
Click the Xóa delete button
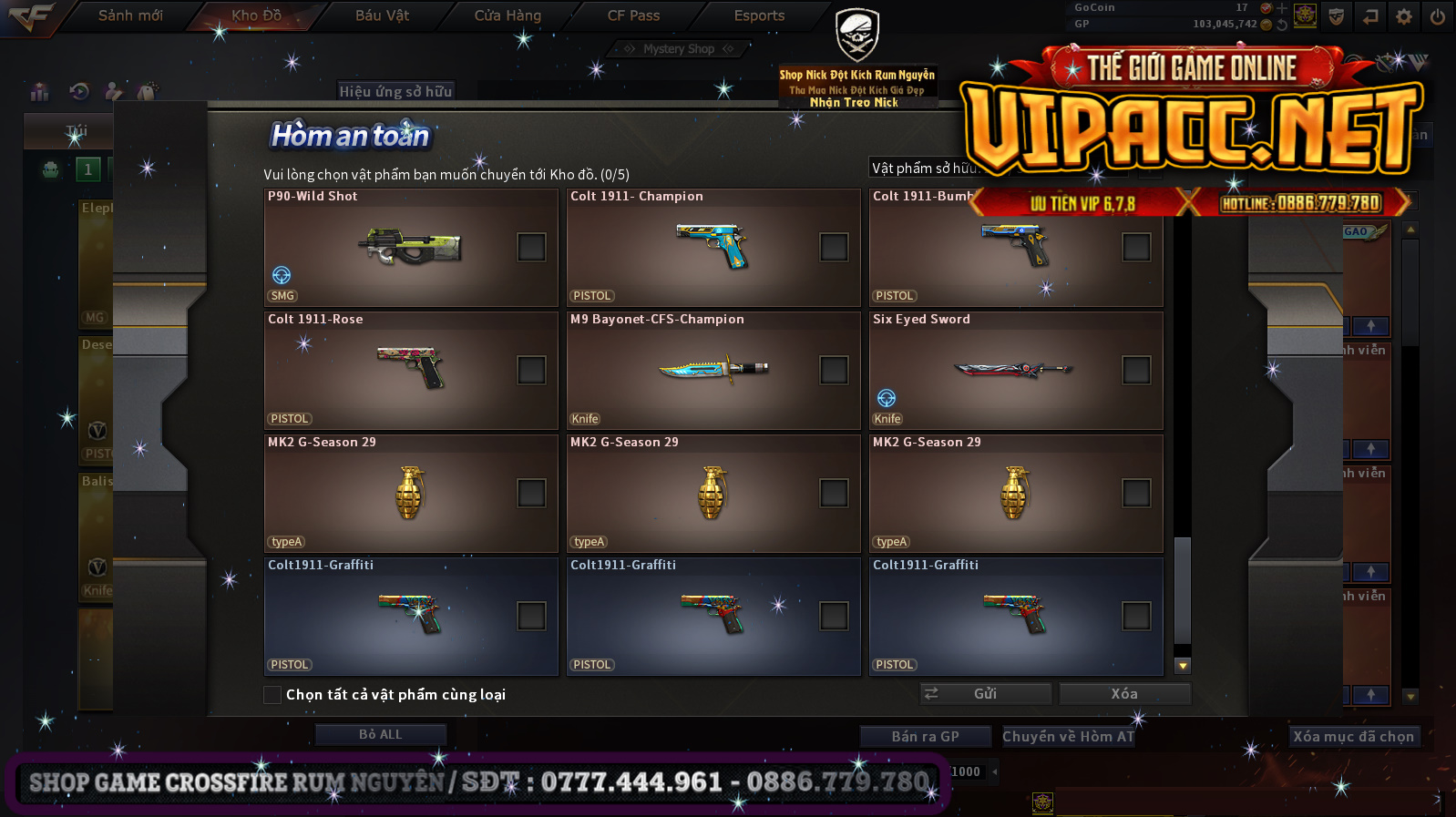pyautogui.click(x=1124, y=694)
